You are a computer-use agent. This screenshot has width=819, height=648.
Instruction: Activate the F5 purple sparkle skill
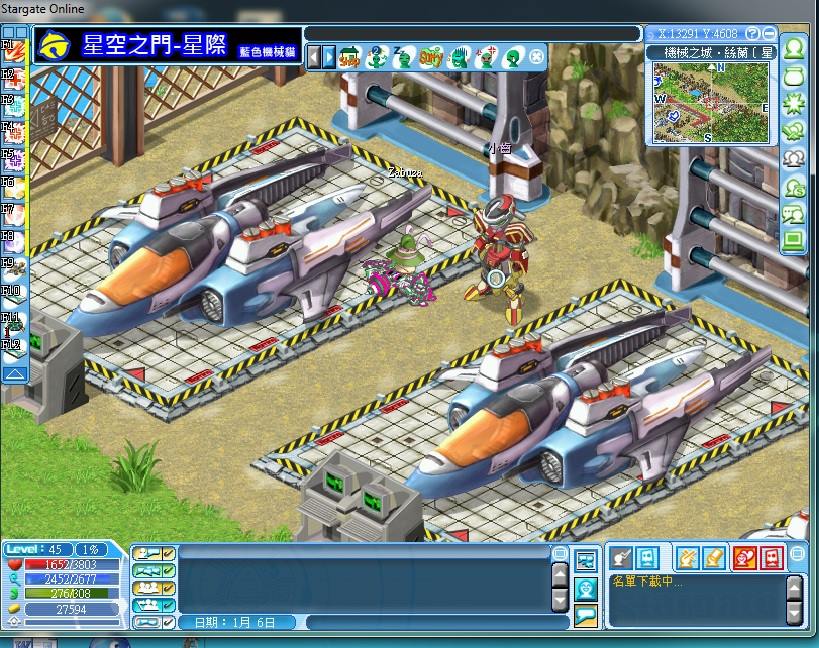(x=13, y=161)
